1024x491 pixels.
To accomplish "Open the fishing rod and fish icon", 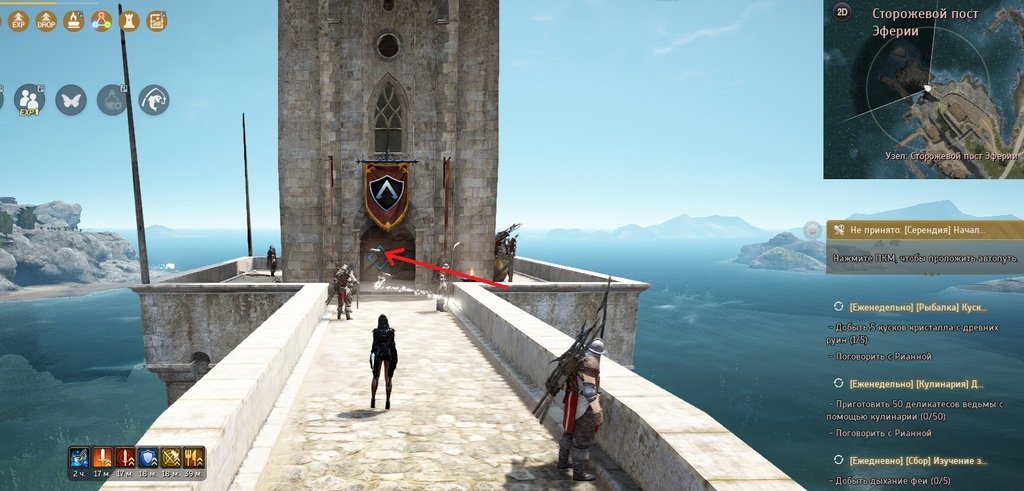I will pyautogui.click(x=153, y=99).
